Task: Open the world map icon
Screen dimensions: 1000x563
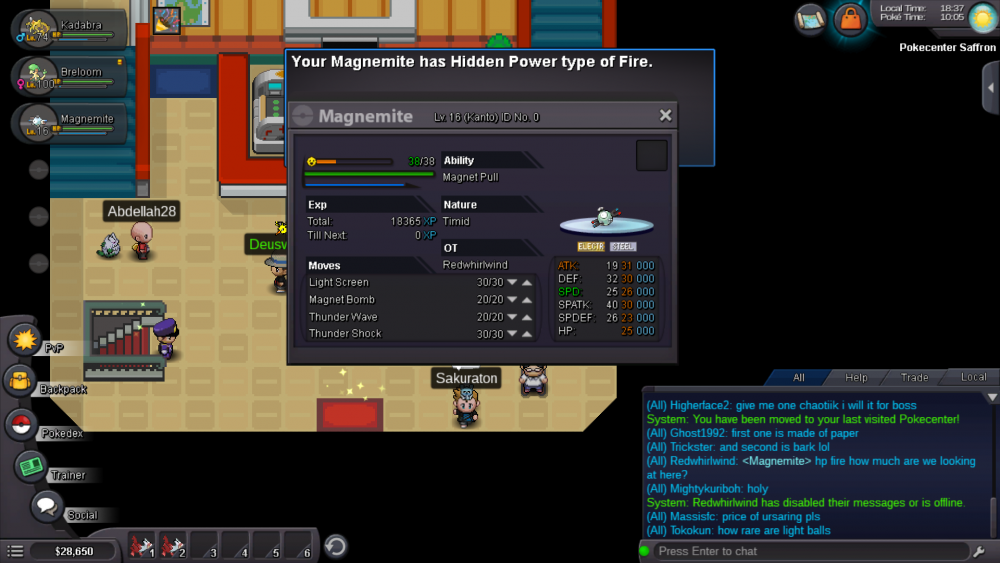Action: click(811, 19)
